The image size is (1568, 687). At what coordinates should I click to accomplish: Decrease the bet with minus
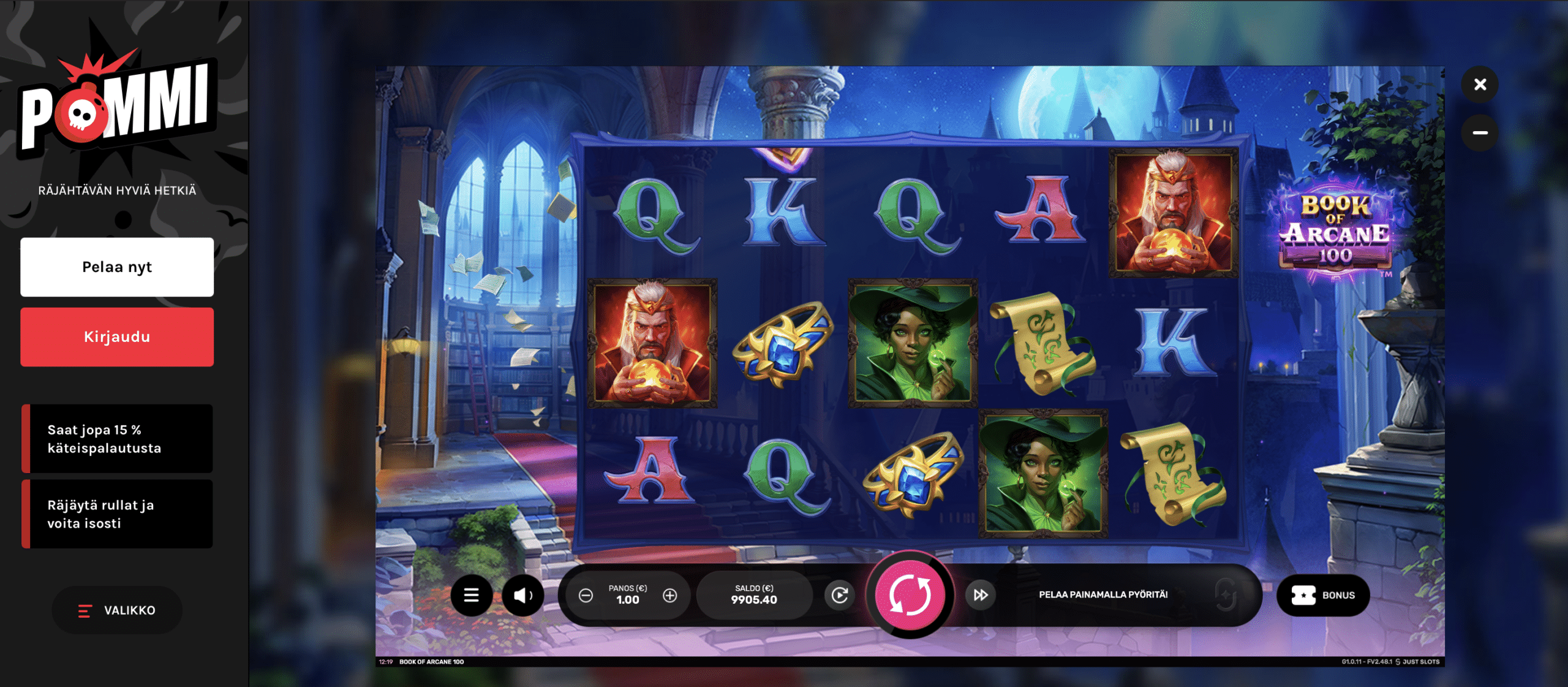(x=586, y=595)
